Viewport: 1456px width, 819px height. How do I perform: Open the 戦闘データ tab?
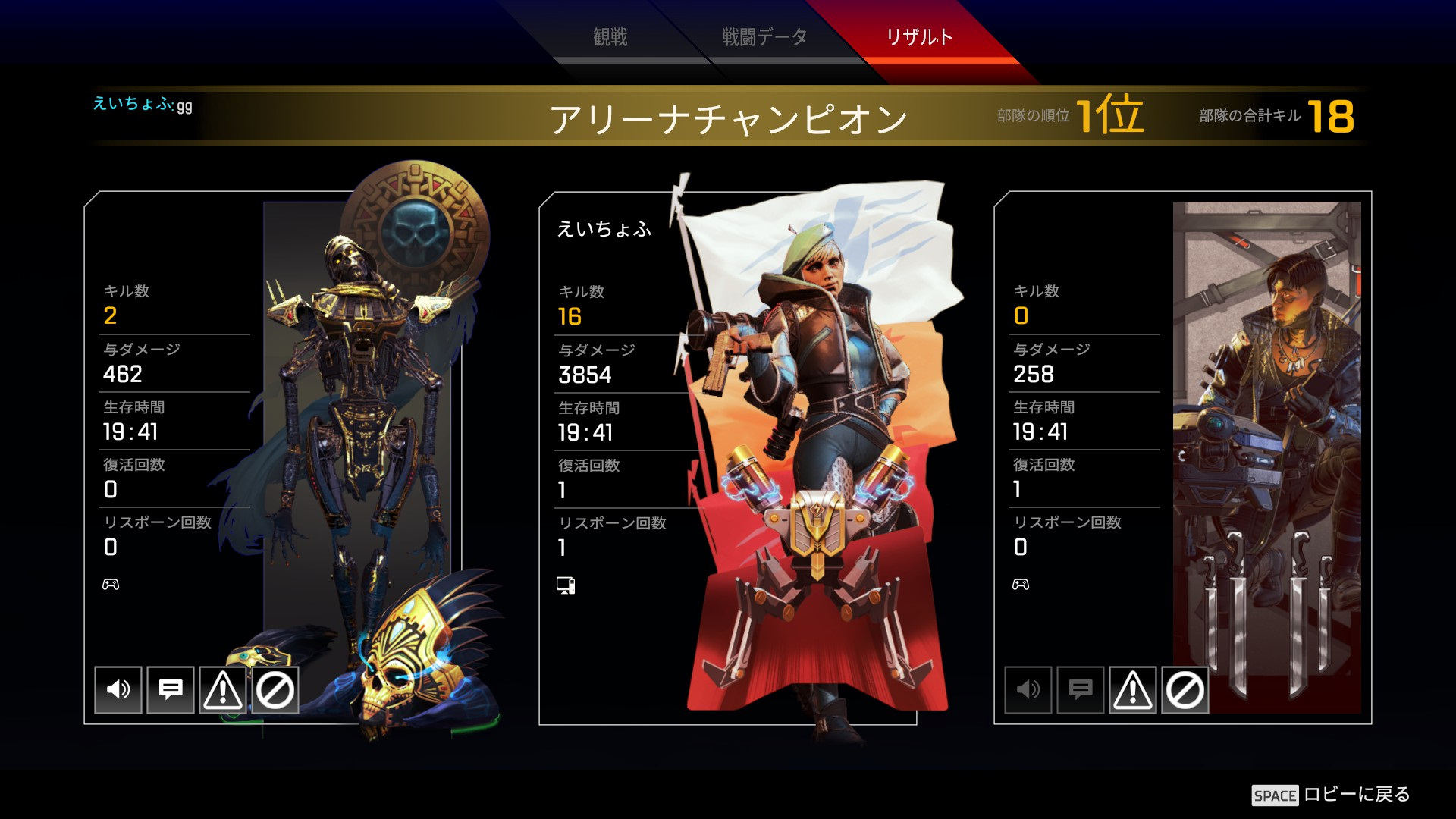tap(761, 35)
